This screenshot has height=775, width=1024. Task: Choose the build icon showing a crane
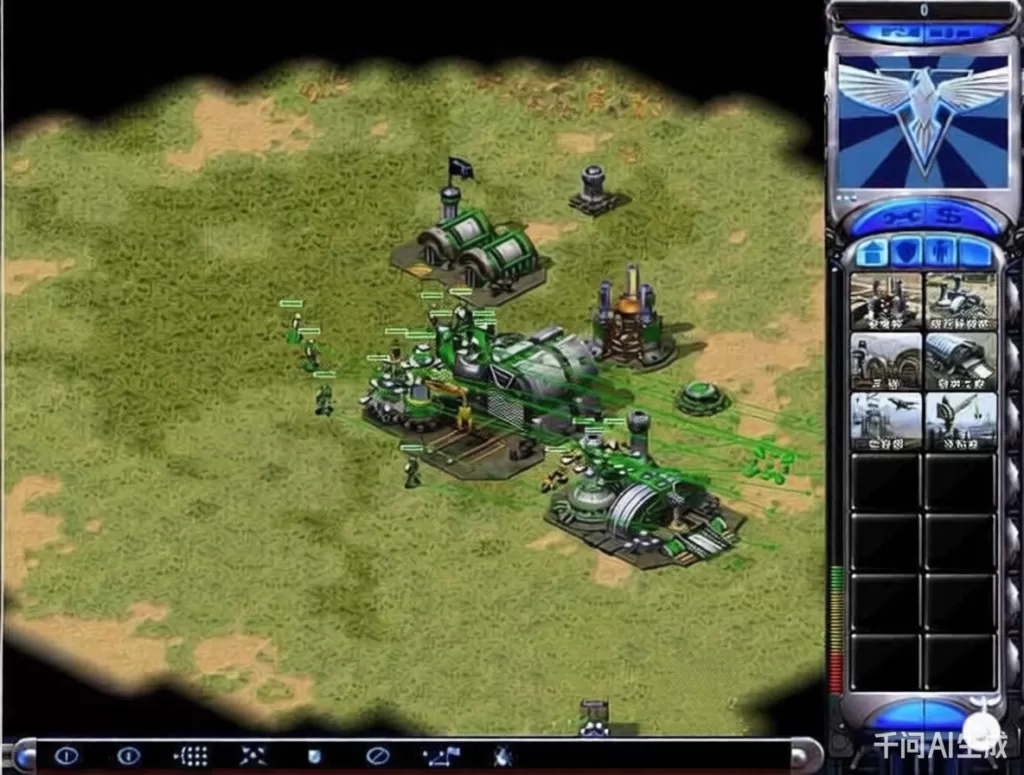click(x=961, y=421)
